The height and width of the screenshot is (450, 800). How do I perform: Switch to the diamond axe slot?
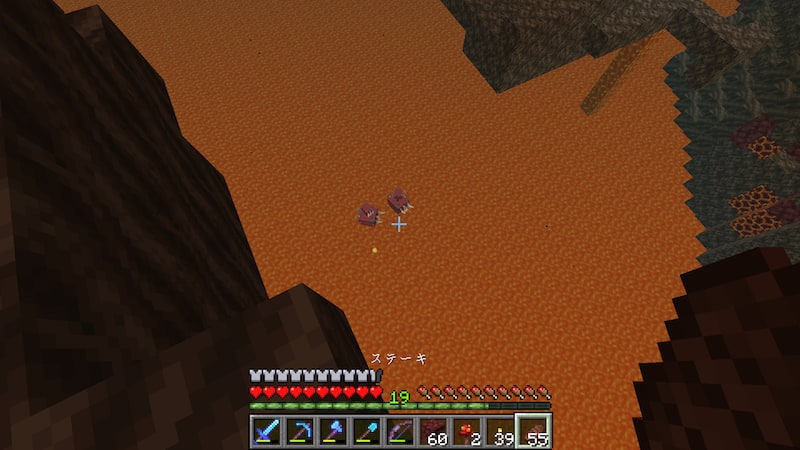332,431
